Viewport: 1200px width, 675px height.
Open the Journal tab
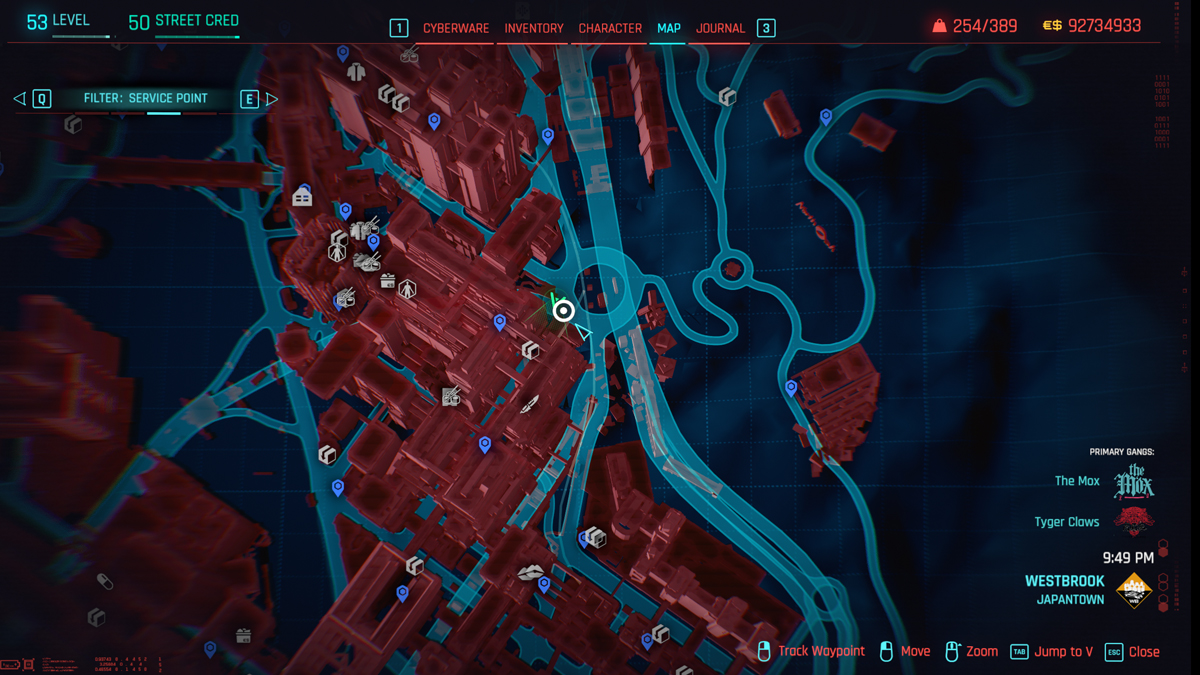(720, 28)
